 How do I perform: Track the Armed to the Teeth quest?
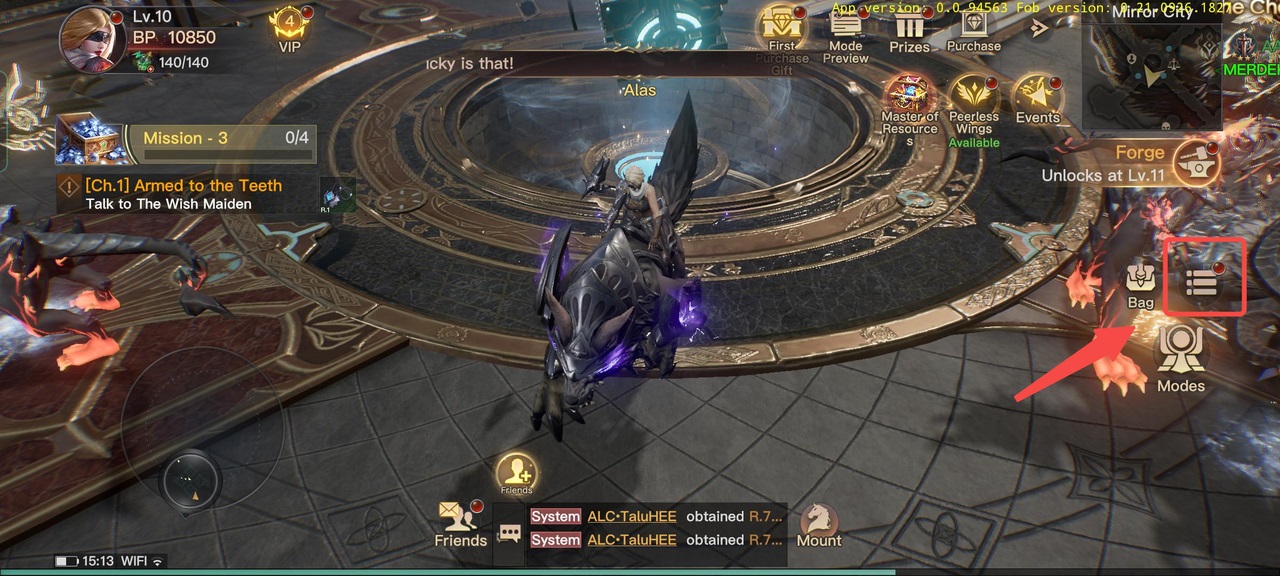[x=184, y=194]
